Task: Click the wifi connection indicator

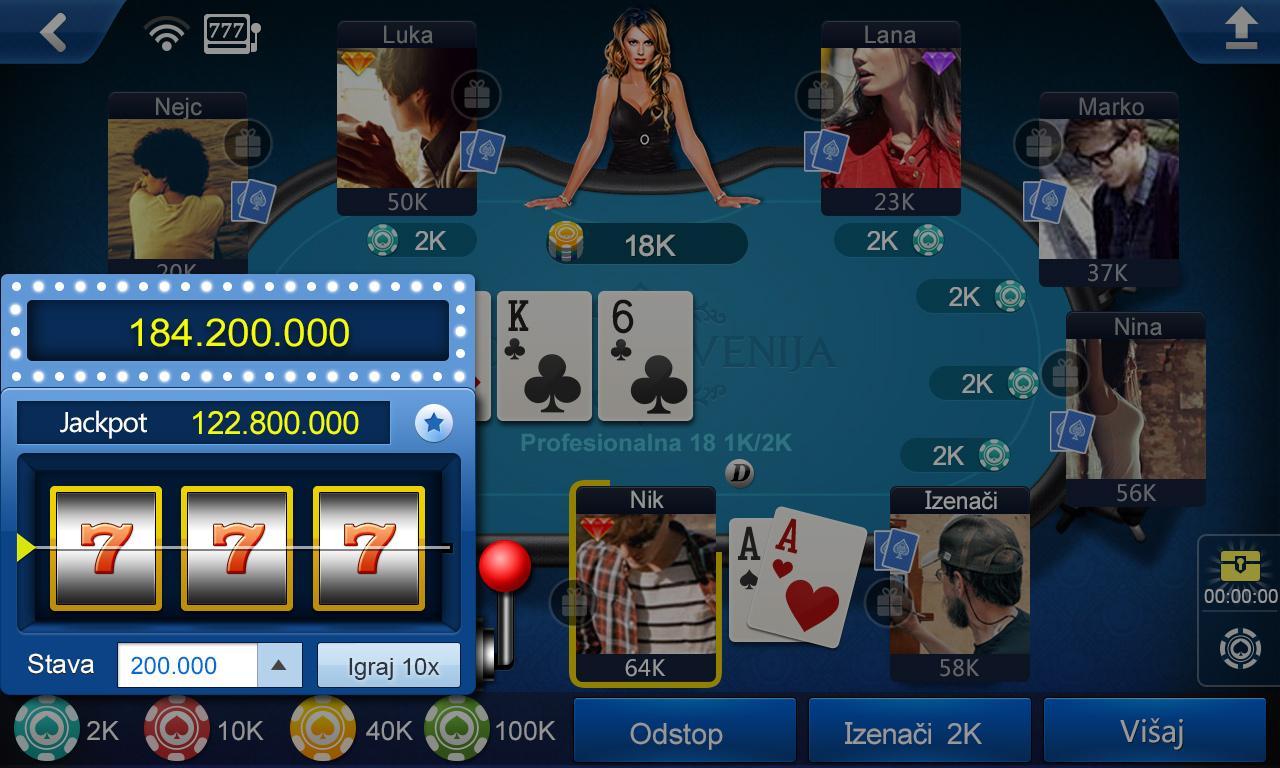Action: point(166,30)
